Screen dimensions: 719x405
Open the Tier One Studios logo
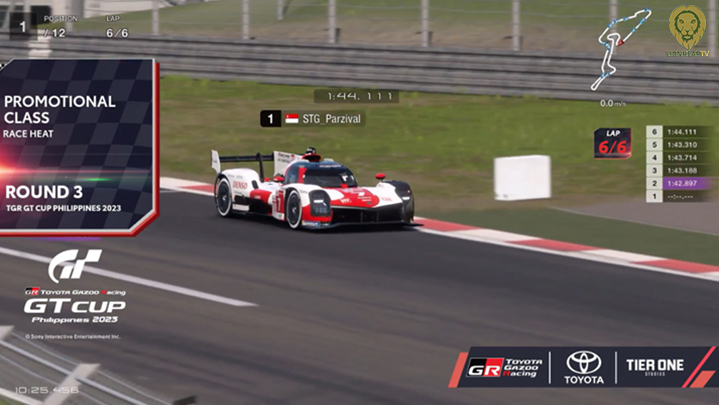pos(656,367)
